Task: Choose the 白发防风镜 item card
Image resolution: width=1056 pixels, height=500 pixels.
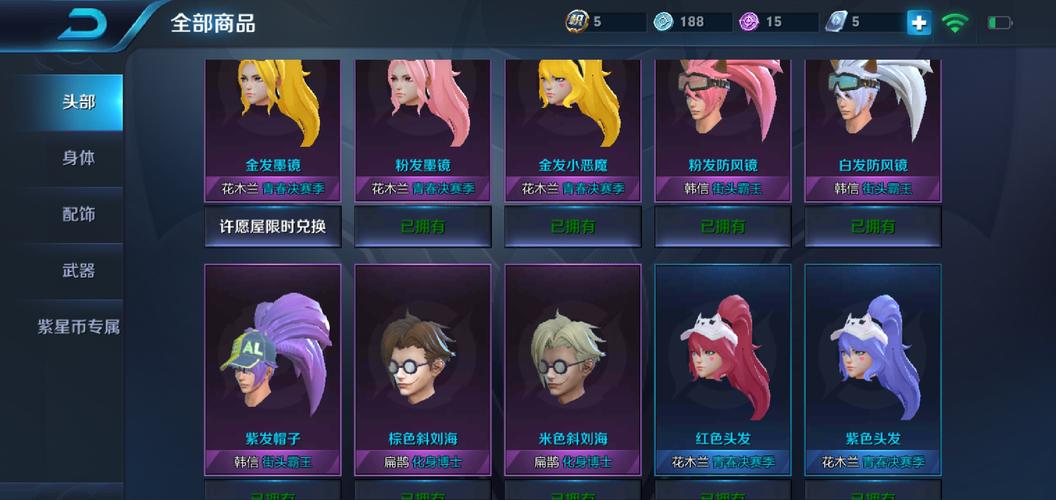Action: (x=873, y=125)
